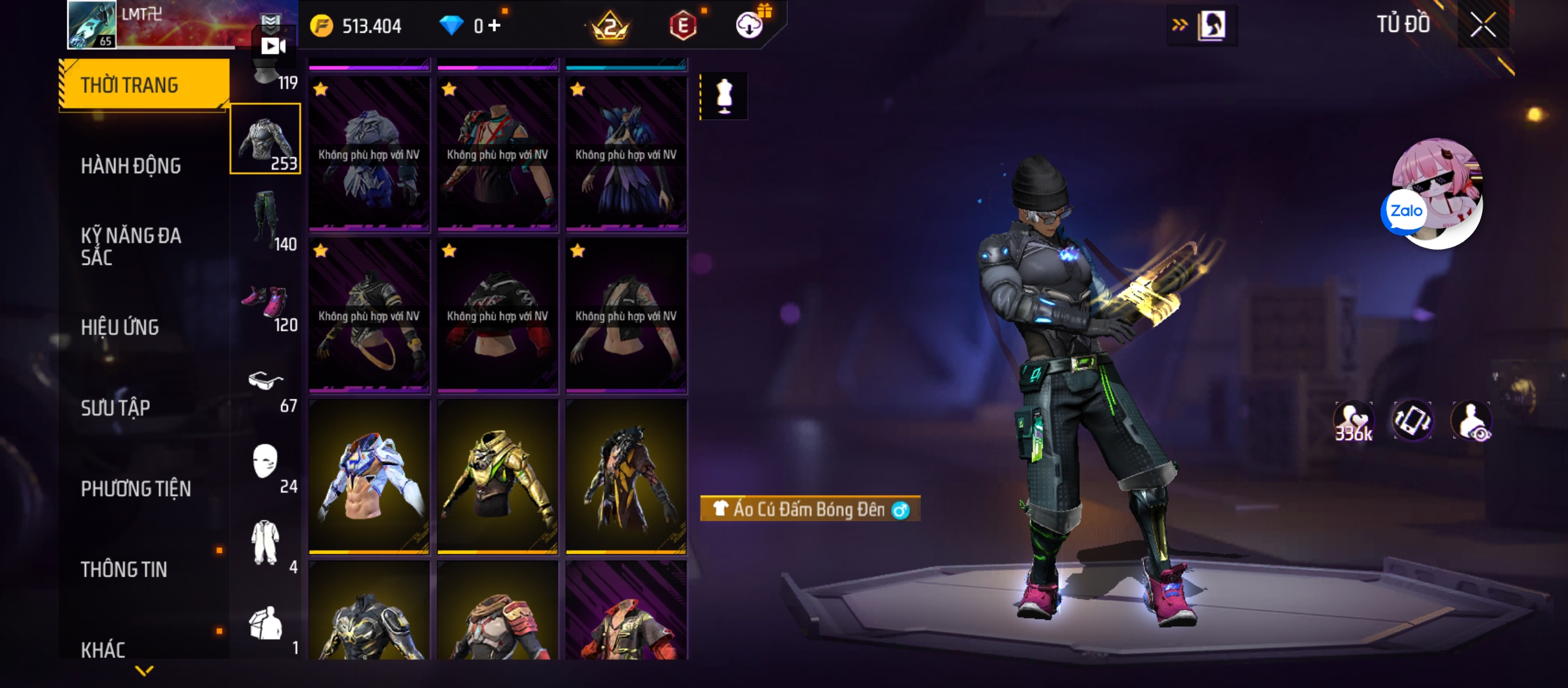Viewport: 1568px width, 688px height.
Task: Toggle the character view eye icon
Action: point(1471,421)
